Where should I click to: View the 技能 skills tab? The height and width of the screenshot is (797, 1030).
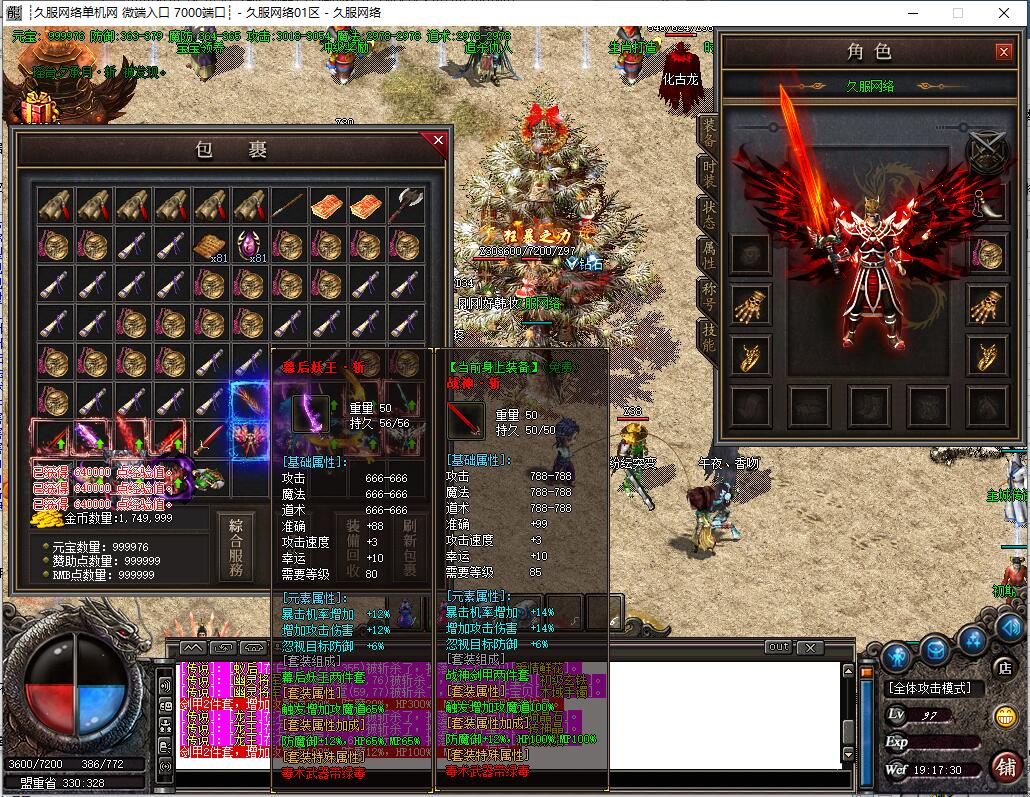[x=708, y=340]
